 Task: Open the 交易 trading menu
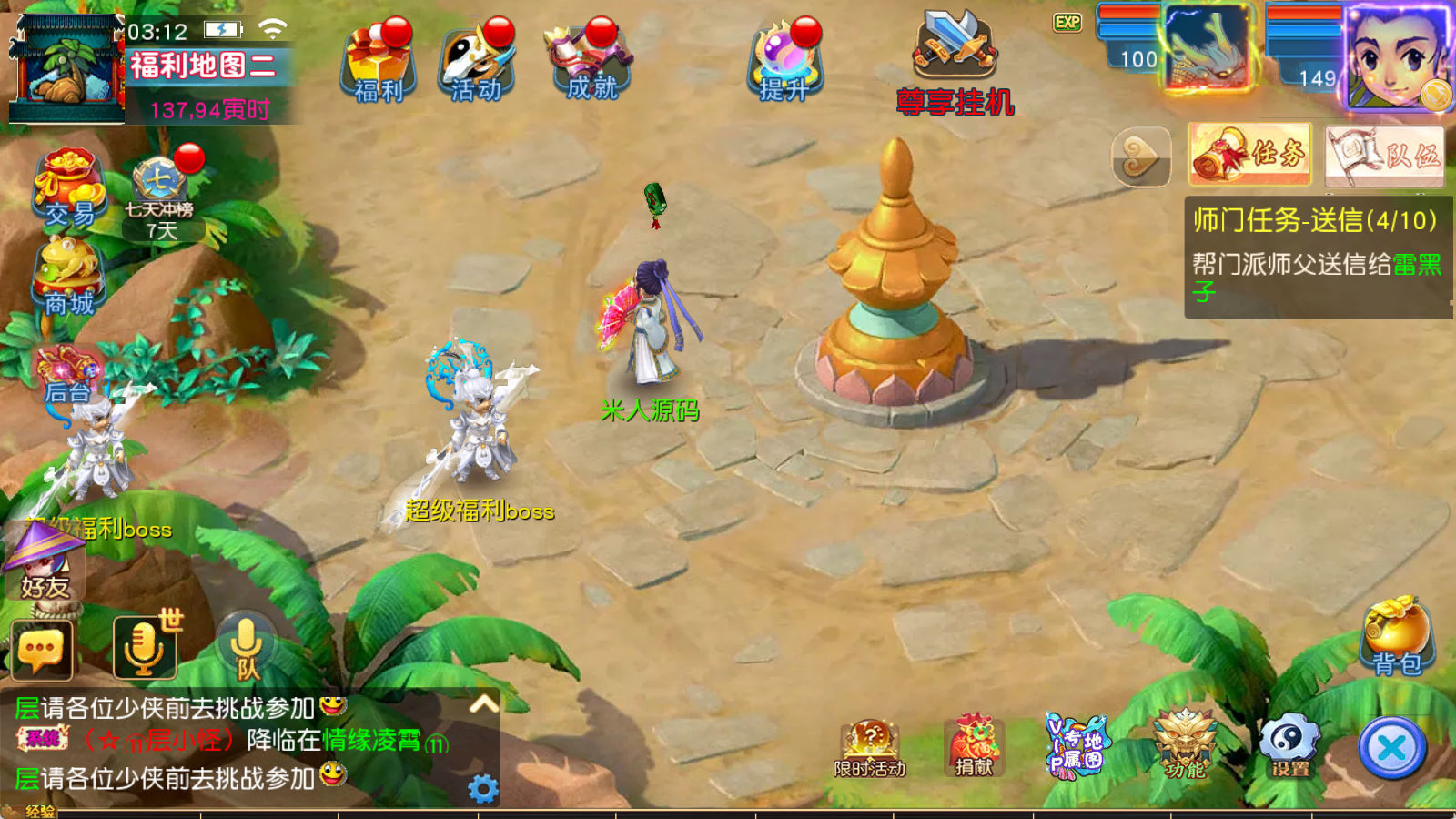click(x=69, y=188)
